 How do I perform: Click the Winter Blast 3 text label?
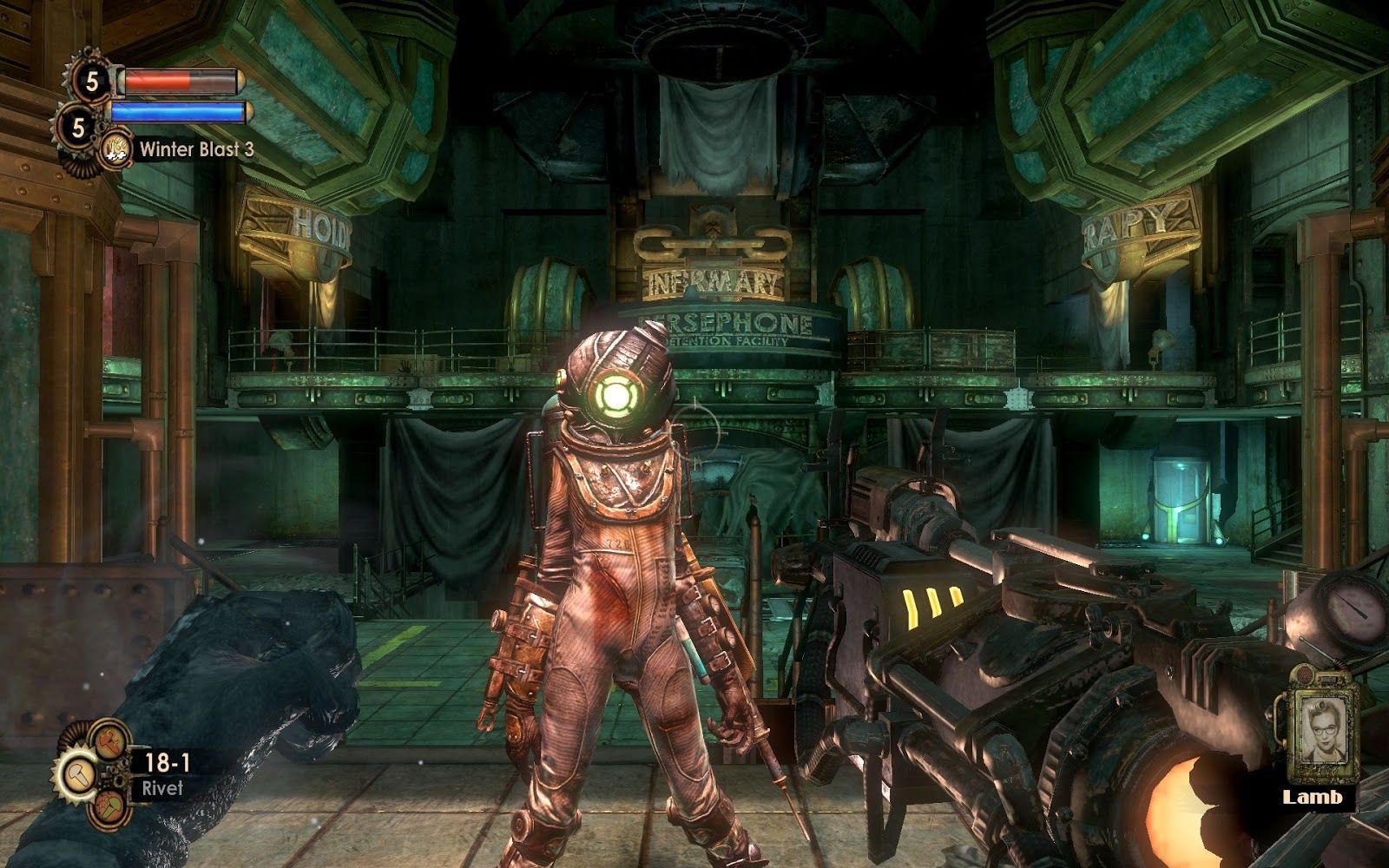(x=197, y=149)
